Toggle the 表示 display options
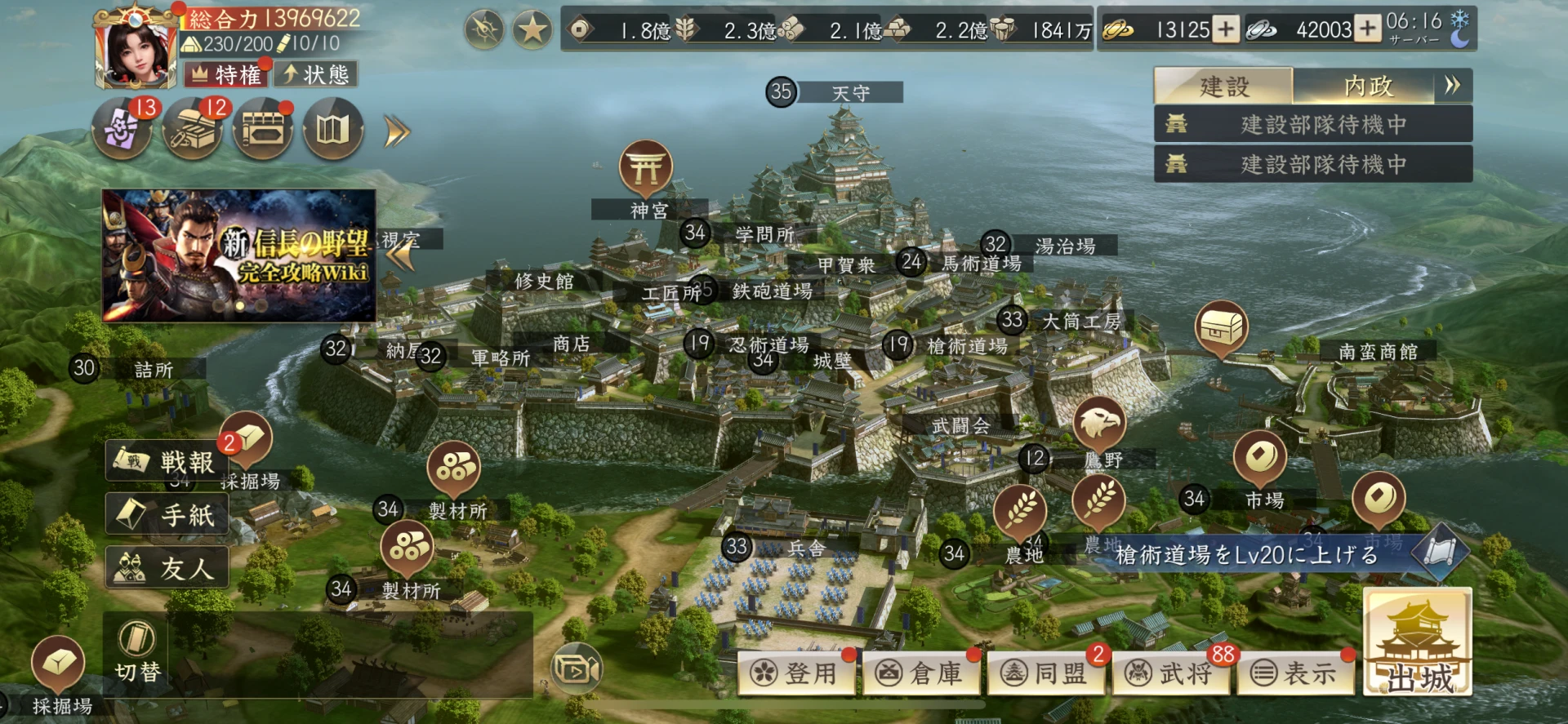The width and height of the screenshot is (1568, 724). point(1296,673)
